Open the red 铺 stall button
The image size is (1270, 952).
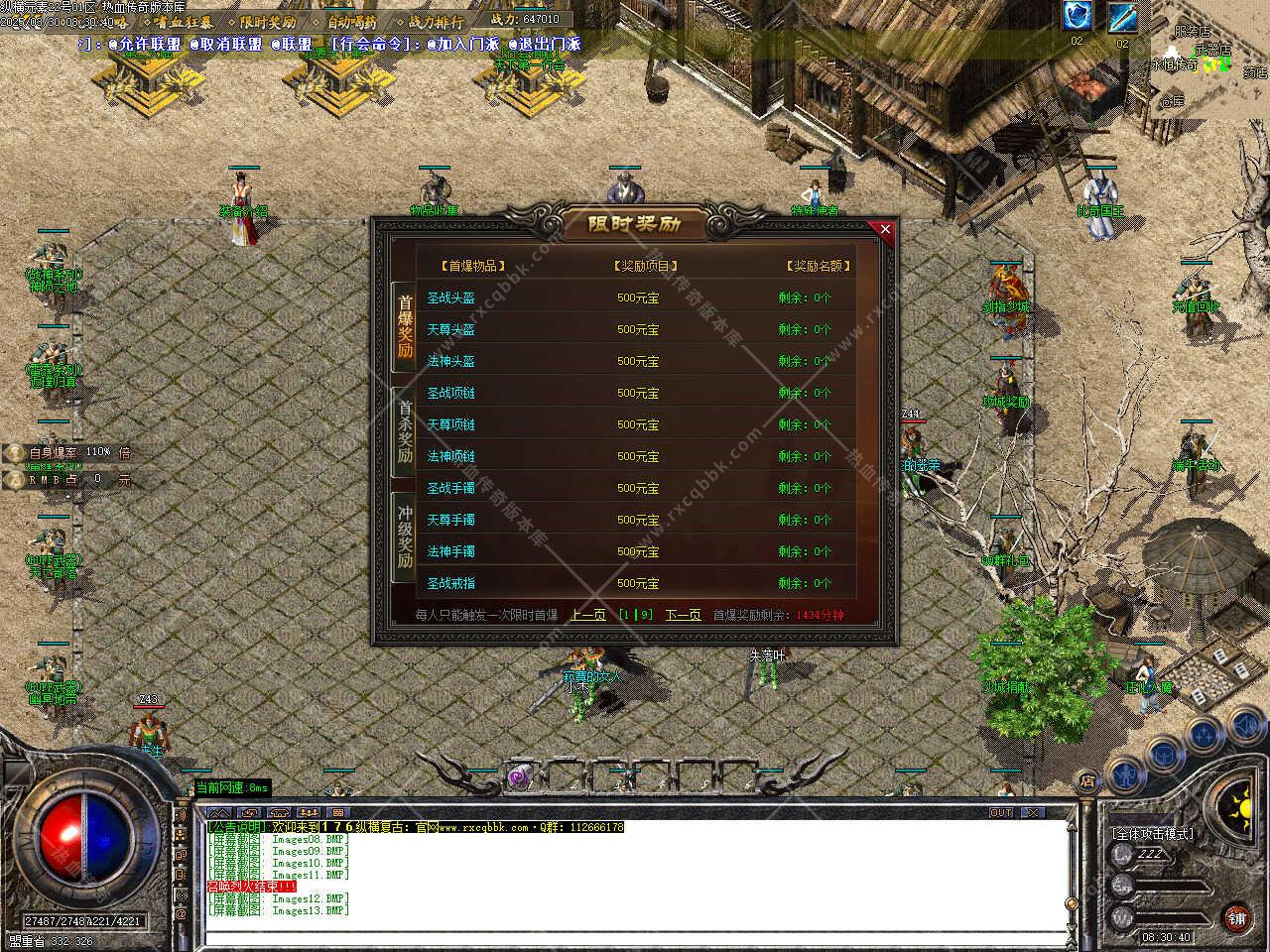pyautogui.click(x=1236, y=918)
